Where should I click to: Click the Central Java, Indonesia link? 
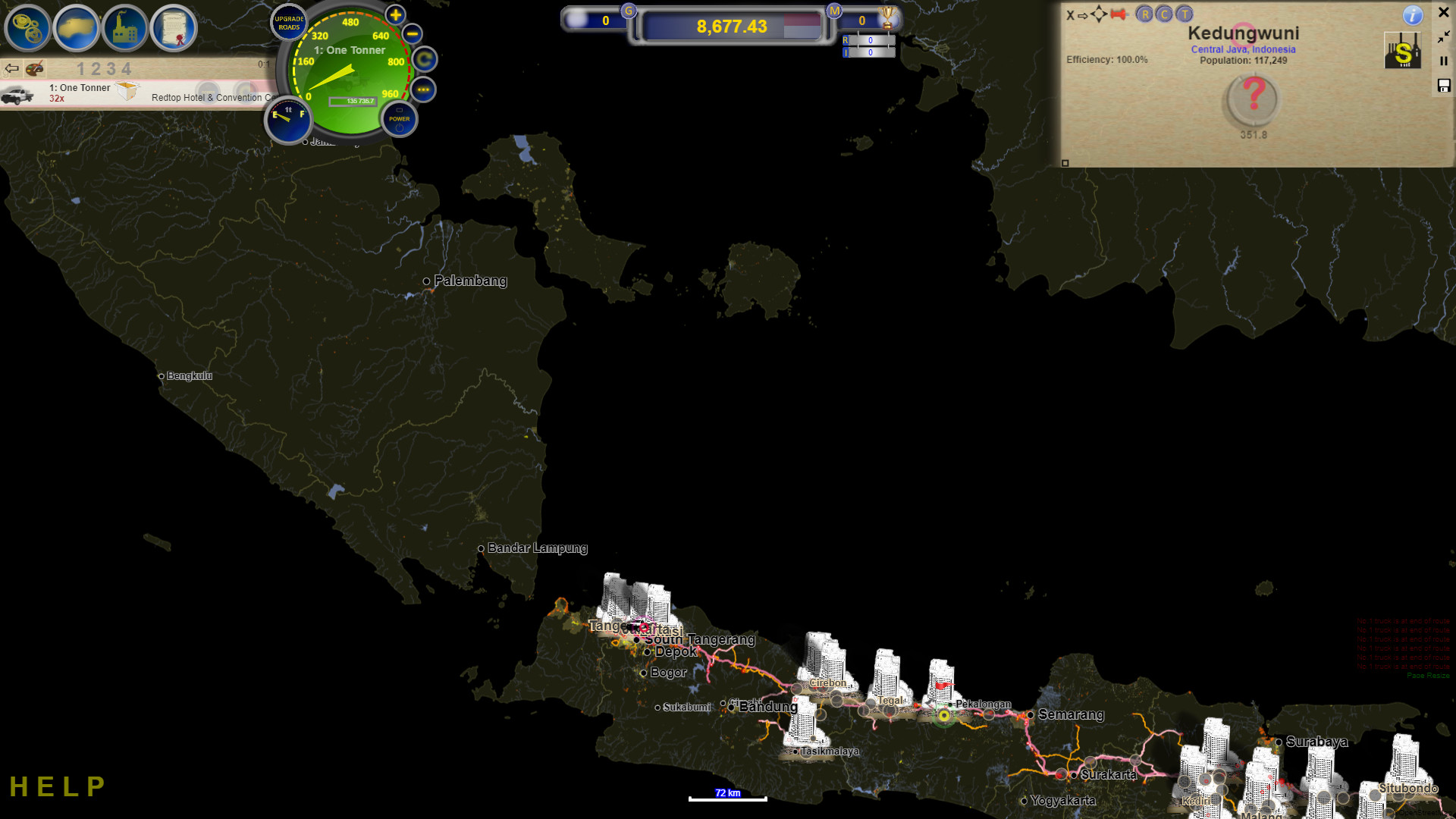1244,49
